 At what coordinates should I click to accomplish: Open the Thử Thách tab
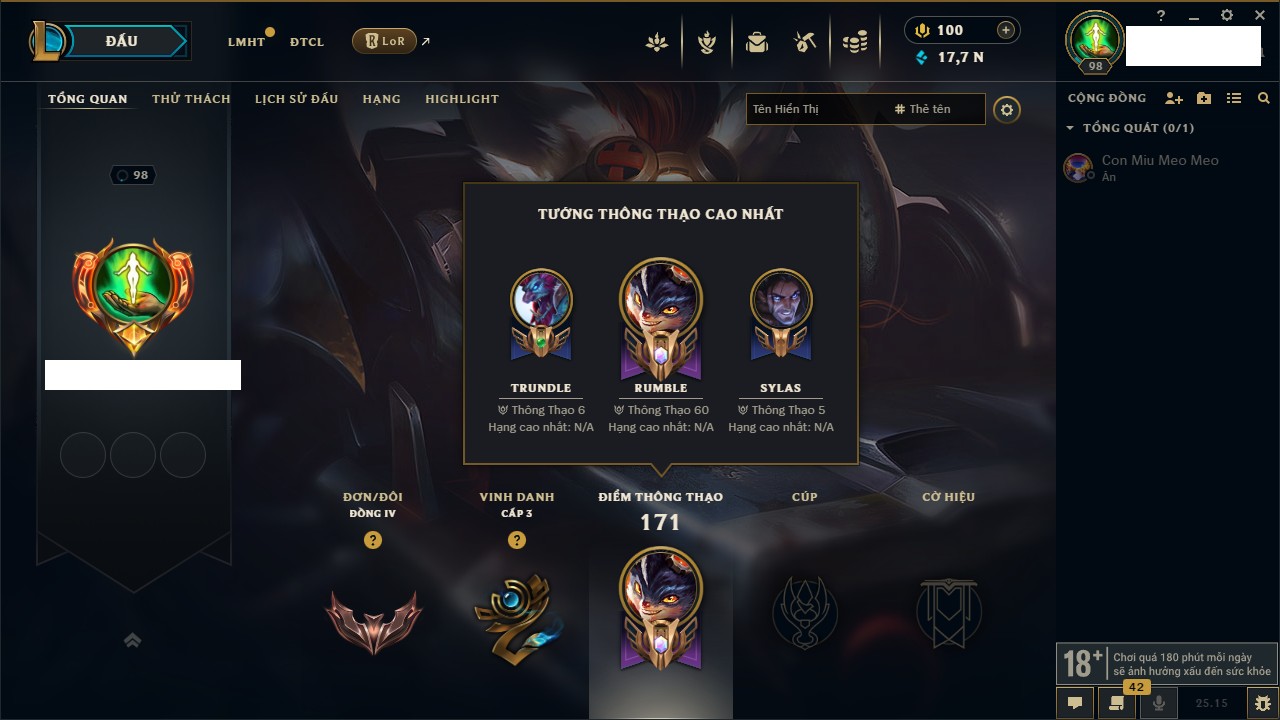click(x=191, y=99)
